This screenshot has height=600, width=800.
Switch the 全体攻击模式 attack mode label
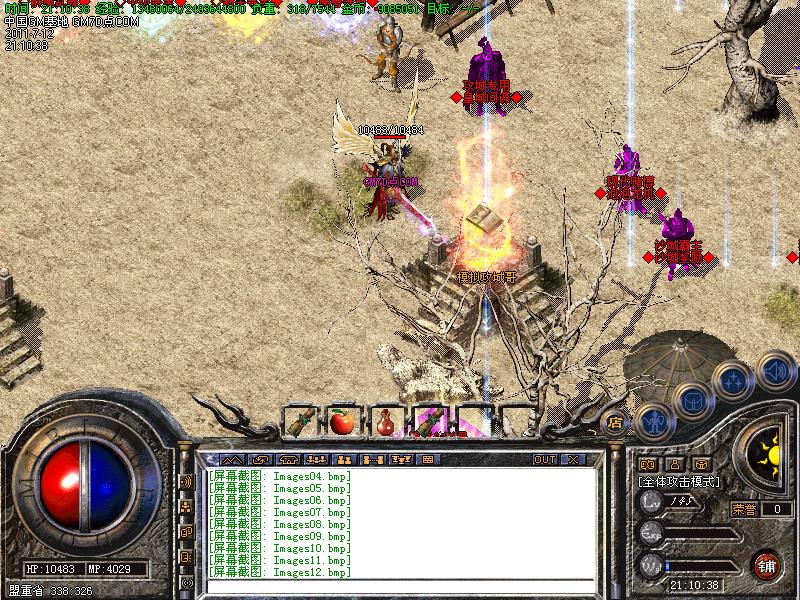[679, 481]
